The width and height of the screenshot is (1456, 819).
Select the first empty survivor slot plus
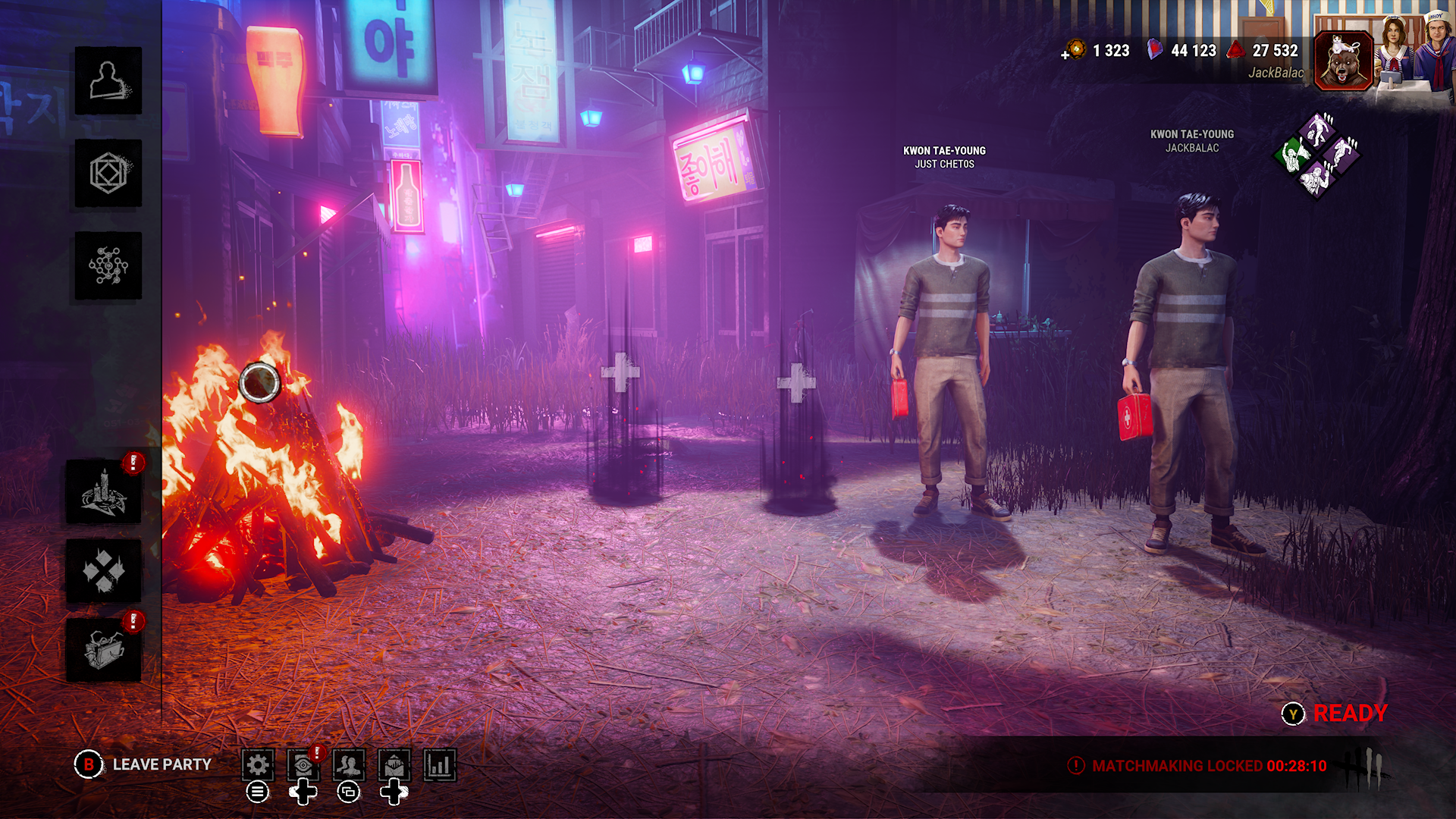620,372
